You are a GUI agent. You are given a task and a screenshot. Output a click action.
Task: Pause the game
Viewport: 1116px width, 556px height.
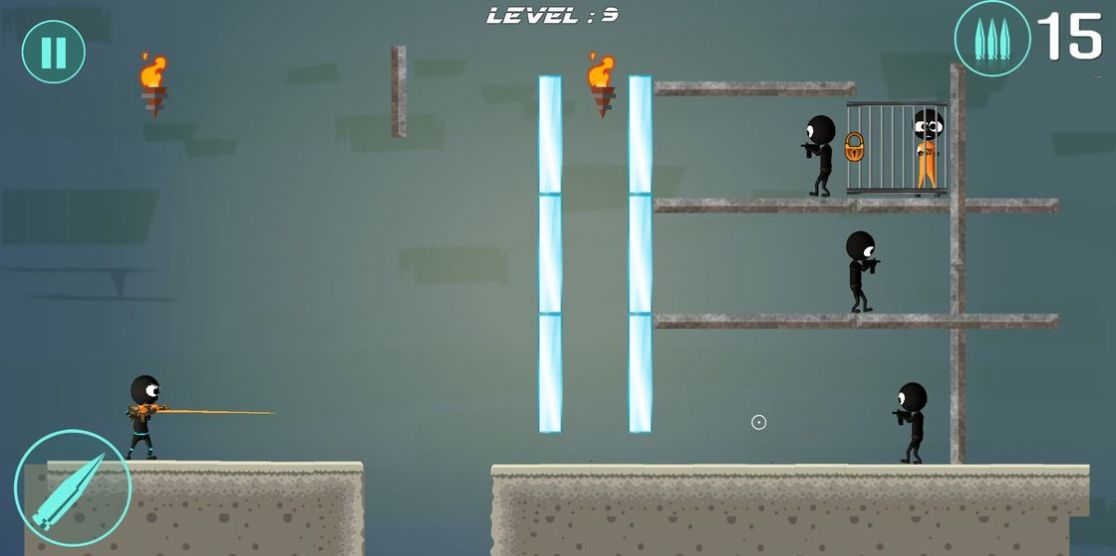tap(53, 52)
